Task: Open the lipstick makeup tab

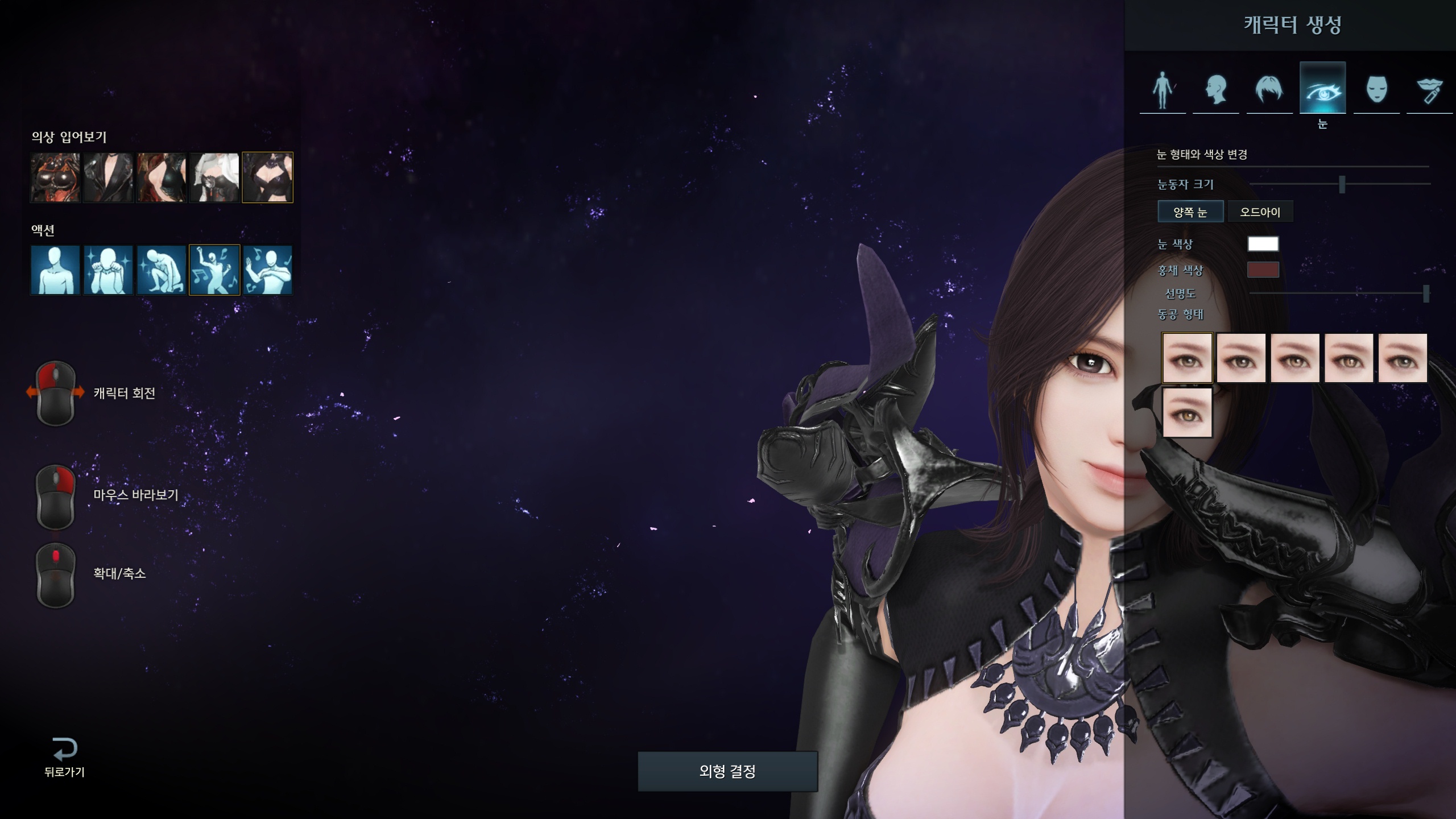Action: pos(1429,89)
